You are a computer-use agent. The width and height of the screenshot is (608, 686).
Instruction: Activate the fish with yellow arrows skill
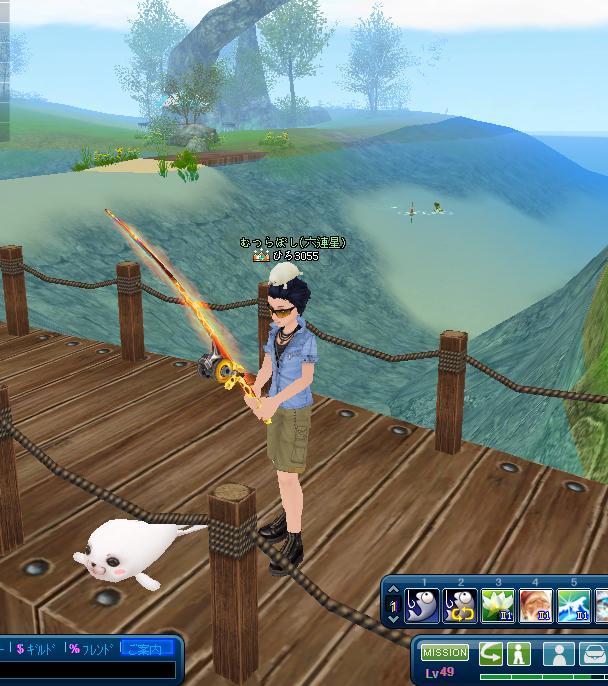point(460,605)
